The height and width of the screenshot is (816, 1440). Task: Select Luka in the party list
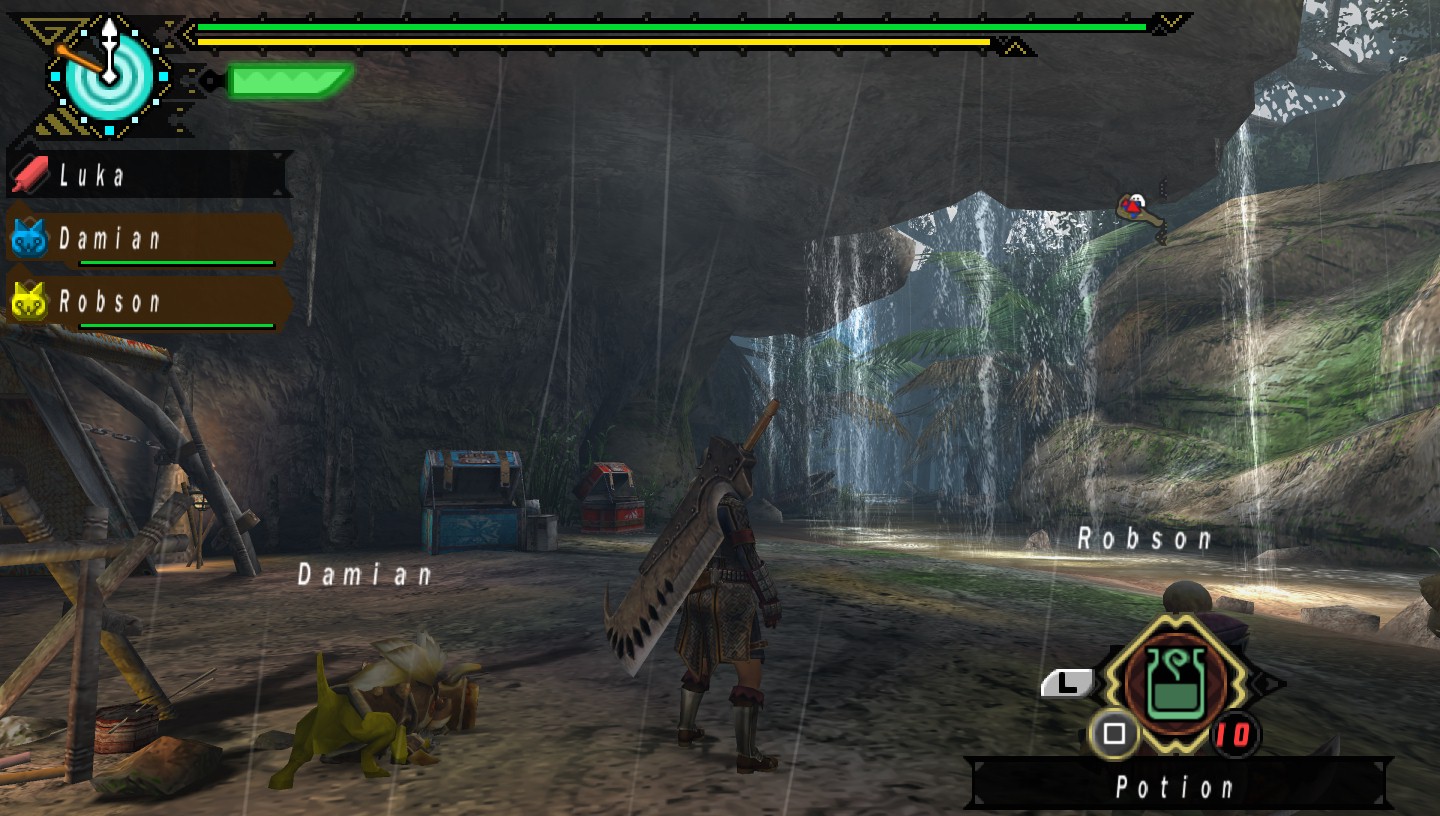[x=148, y=176]
